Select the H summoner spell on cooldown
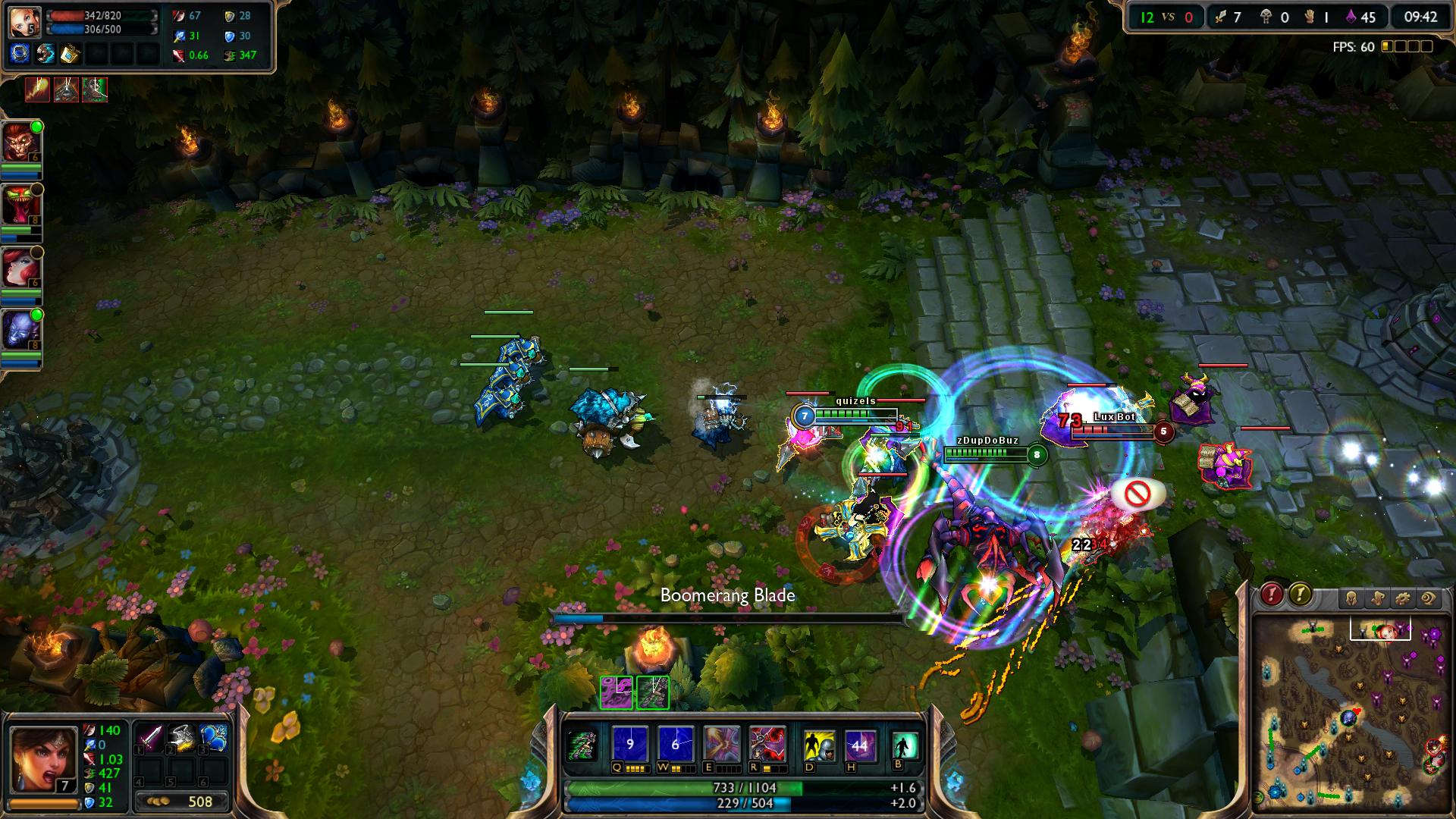Image resolution: width=1456 pixels, height=819 pixels. click(859, 745)
